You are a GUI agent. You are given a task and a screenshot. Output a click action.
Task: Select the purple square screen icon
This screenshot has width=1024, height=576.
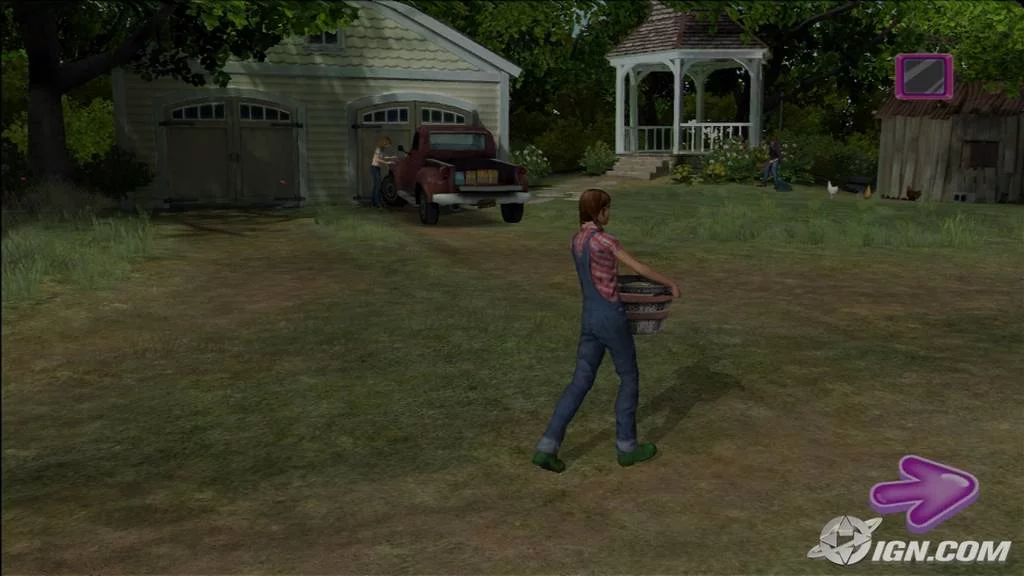click(923, 77)
